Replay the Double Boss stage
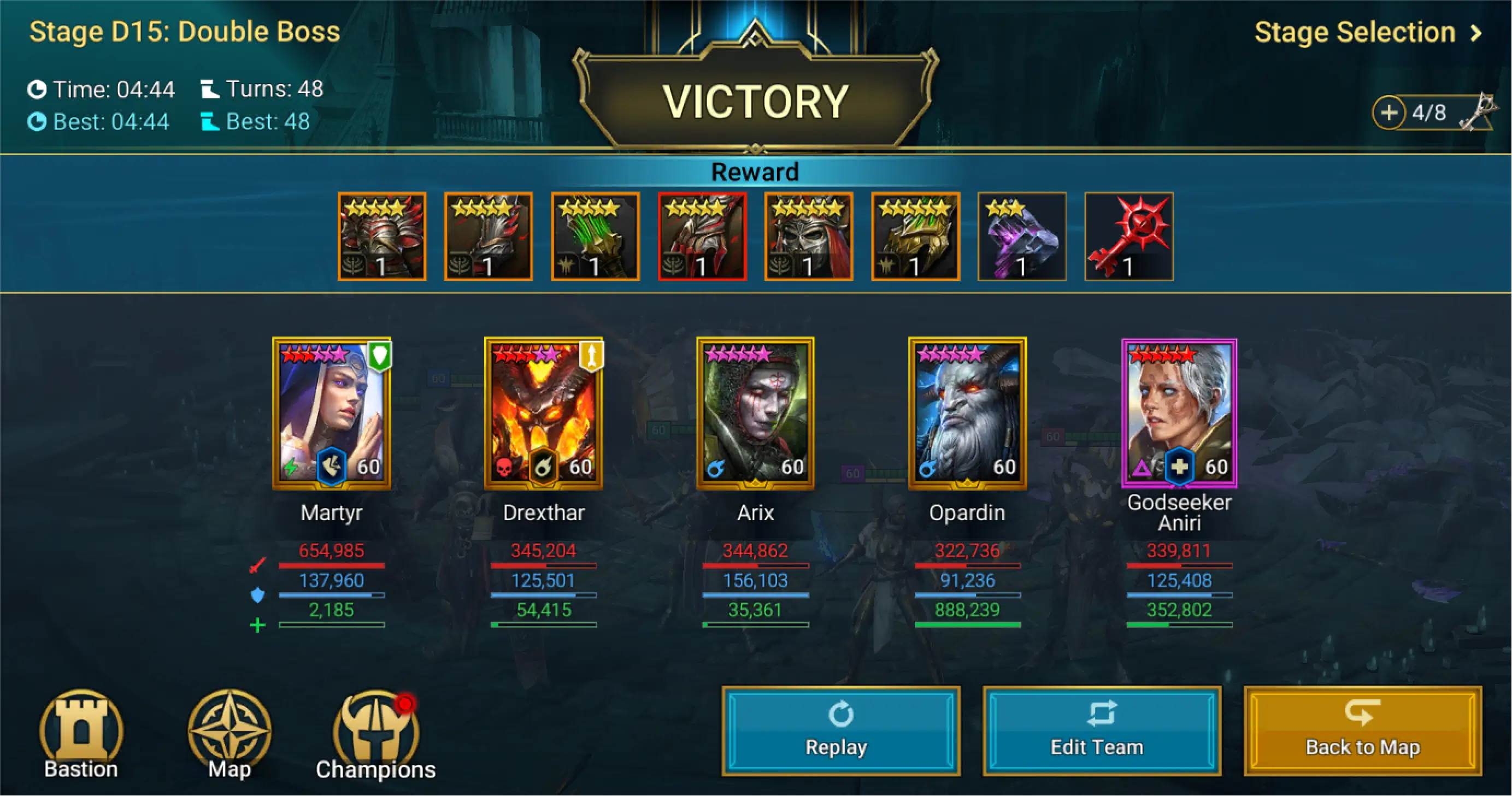This screenshot has width=1512, height=796. coord(840,731)
